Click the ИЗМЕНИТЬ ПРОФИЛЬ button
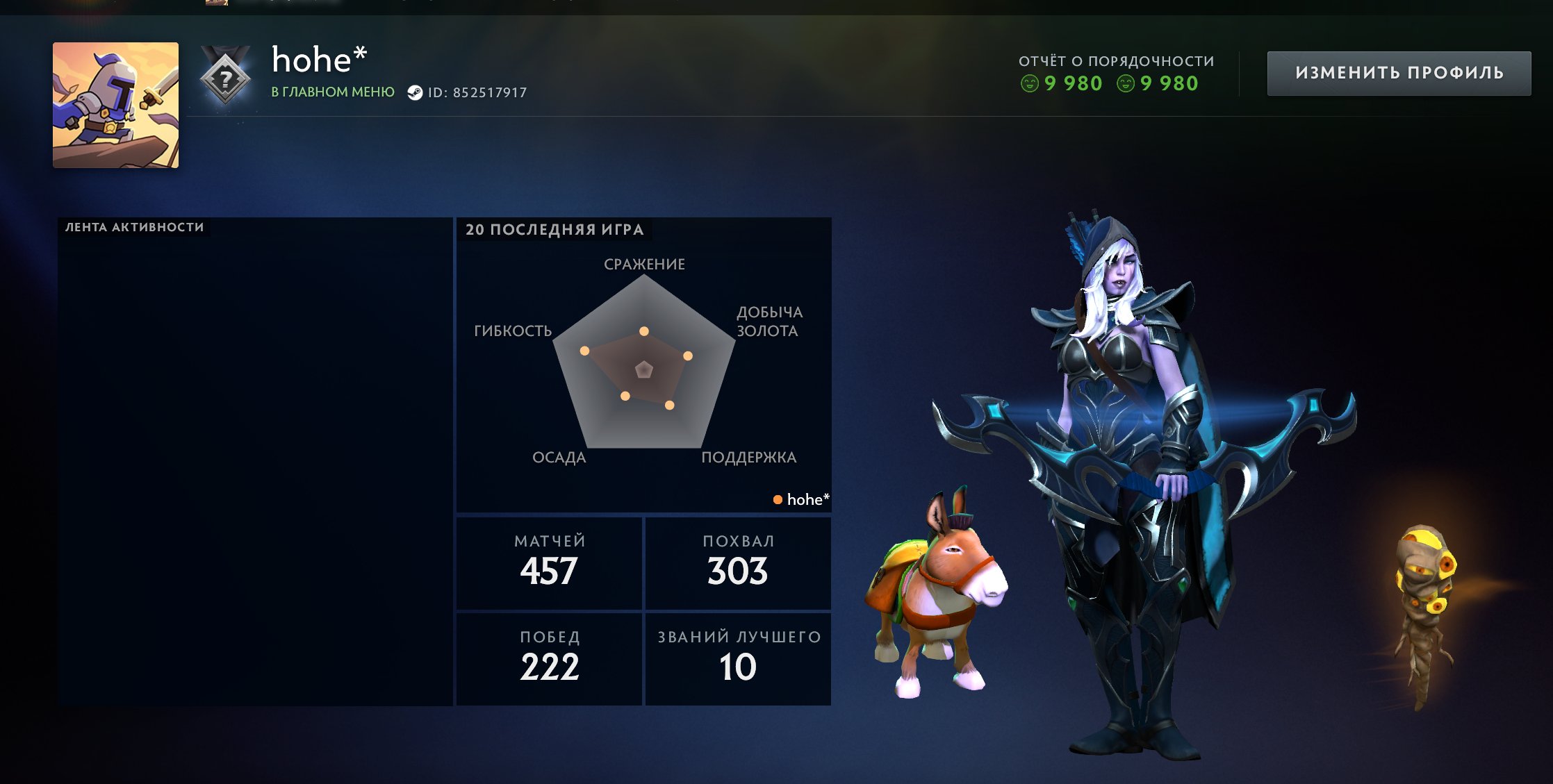This screenshot has height=784, width=1553. 1398,73
